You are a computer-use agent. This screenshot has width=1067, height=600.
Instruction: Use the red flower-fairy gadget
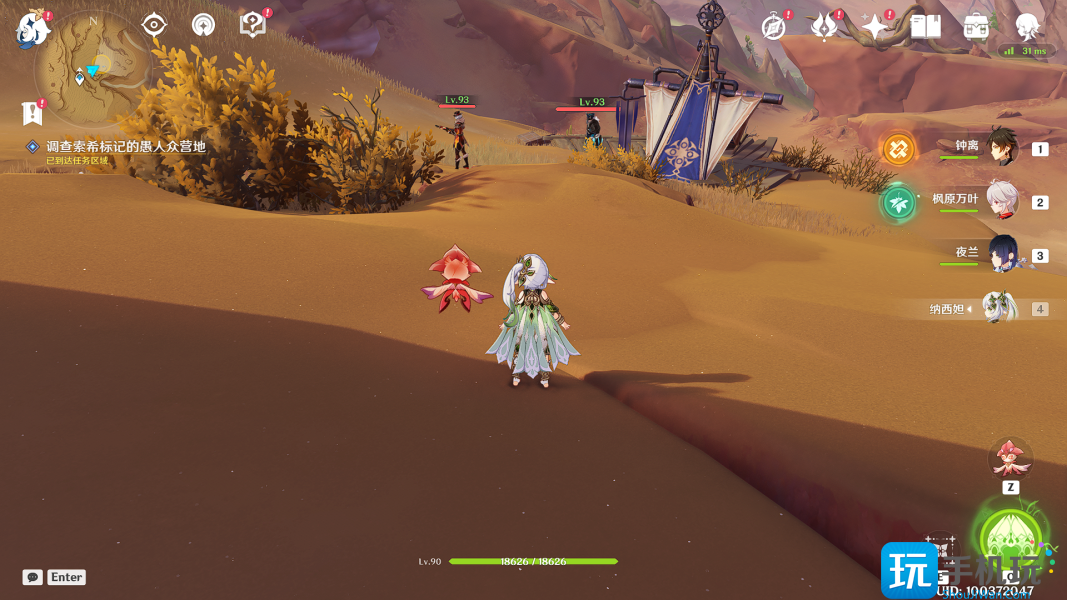pos(1010,459)
